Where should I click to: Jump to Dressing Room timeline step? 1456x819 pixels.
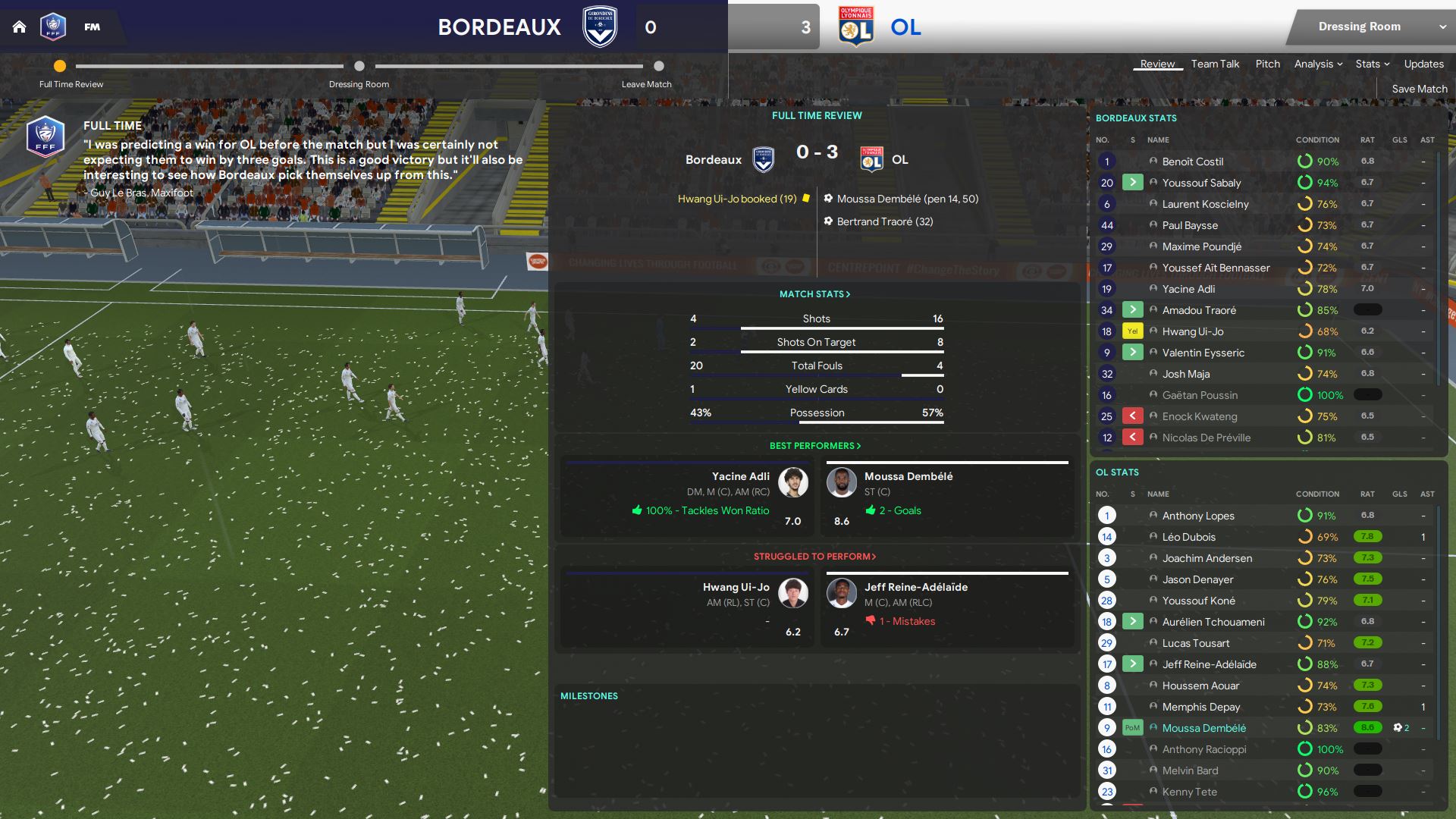coord(359,67)
